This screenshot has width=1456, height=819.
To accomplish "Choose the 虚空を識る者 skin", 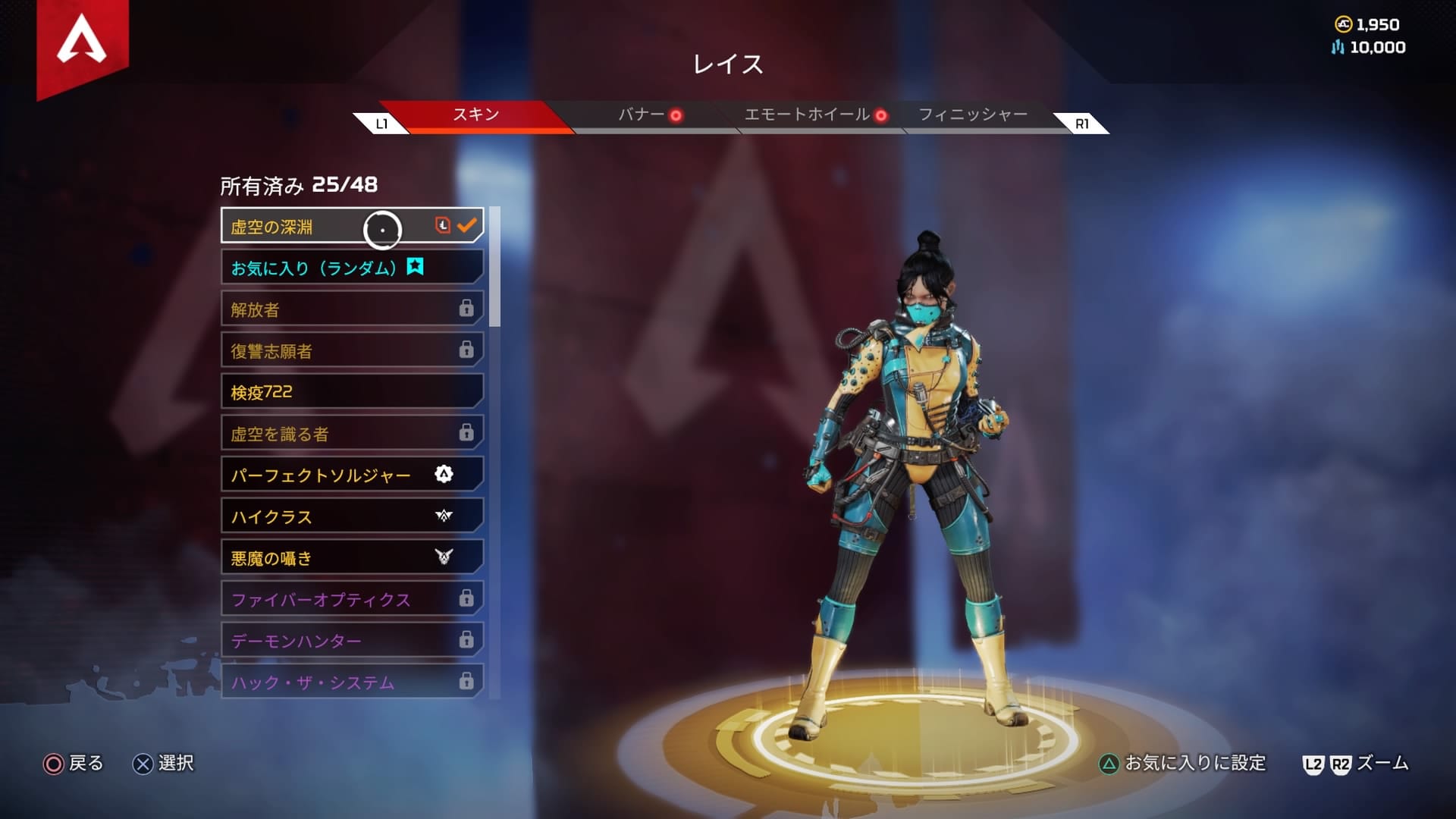I will [x=351, y=434].
